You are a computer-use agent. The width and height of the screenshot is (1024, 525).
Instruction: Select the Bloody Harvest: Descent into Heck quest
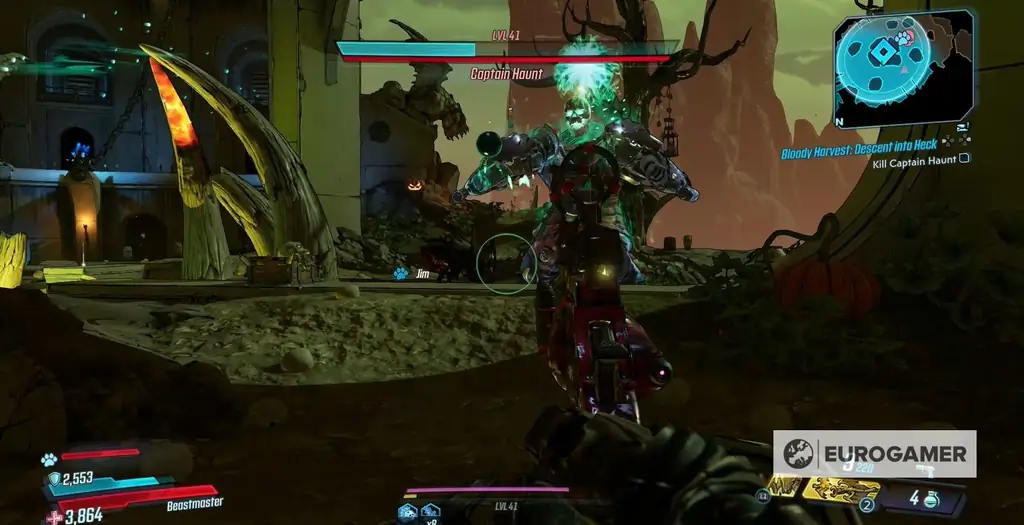(x=859, y=144)
